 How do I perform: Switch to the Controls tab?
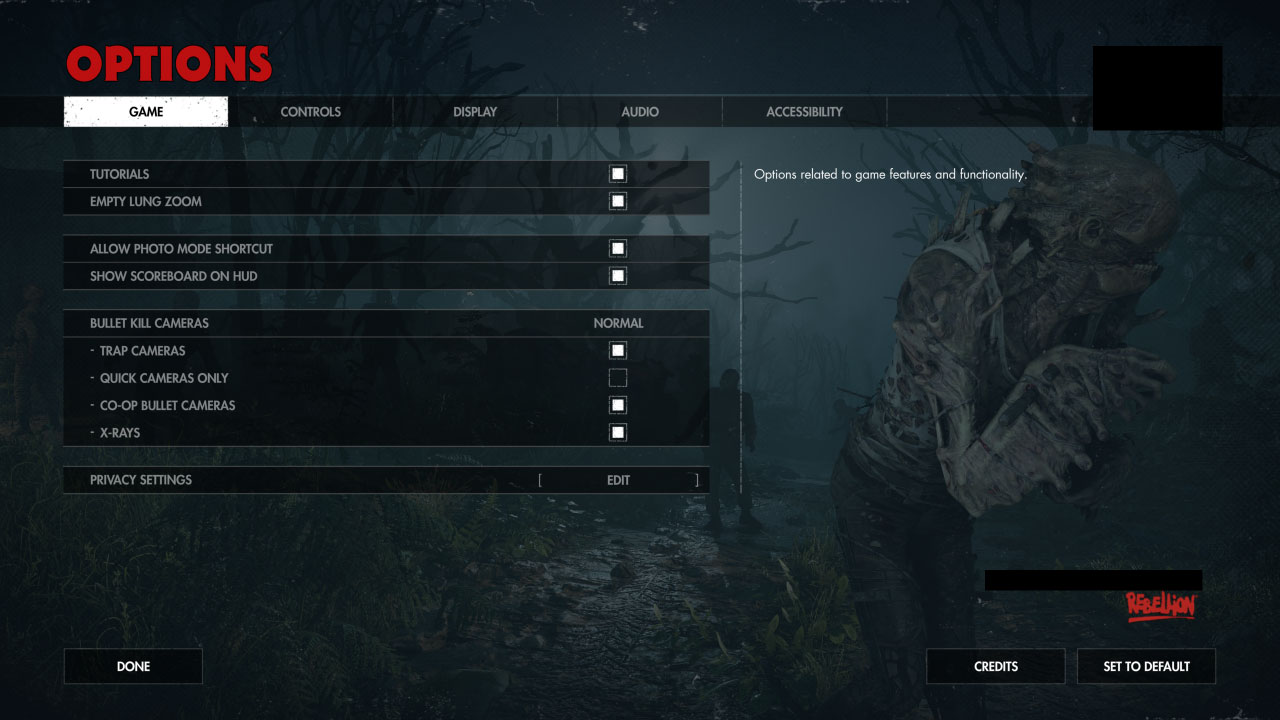(310, 111)
